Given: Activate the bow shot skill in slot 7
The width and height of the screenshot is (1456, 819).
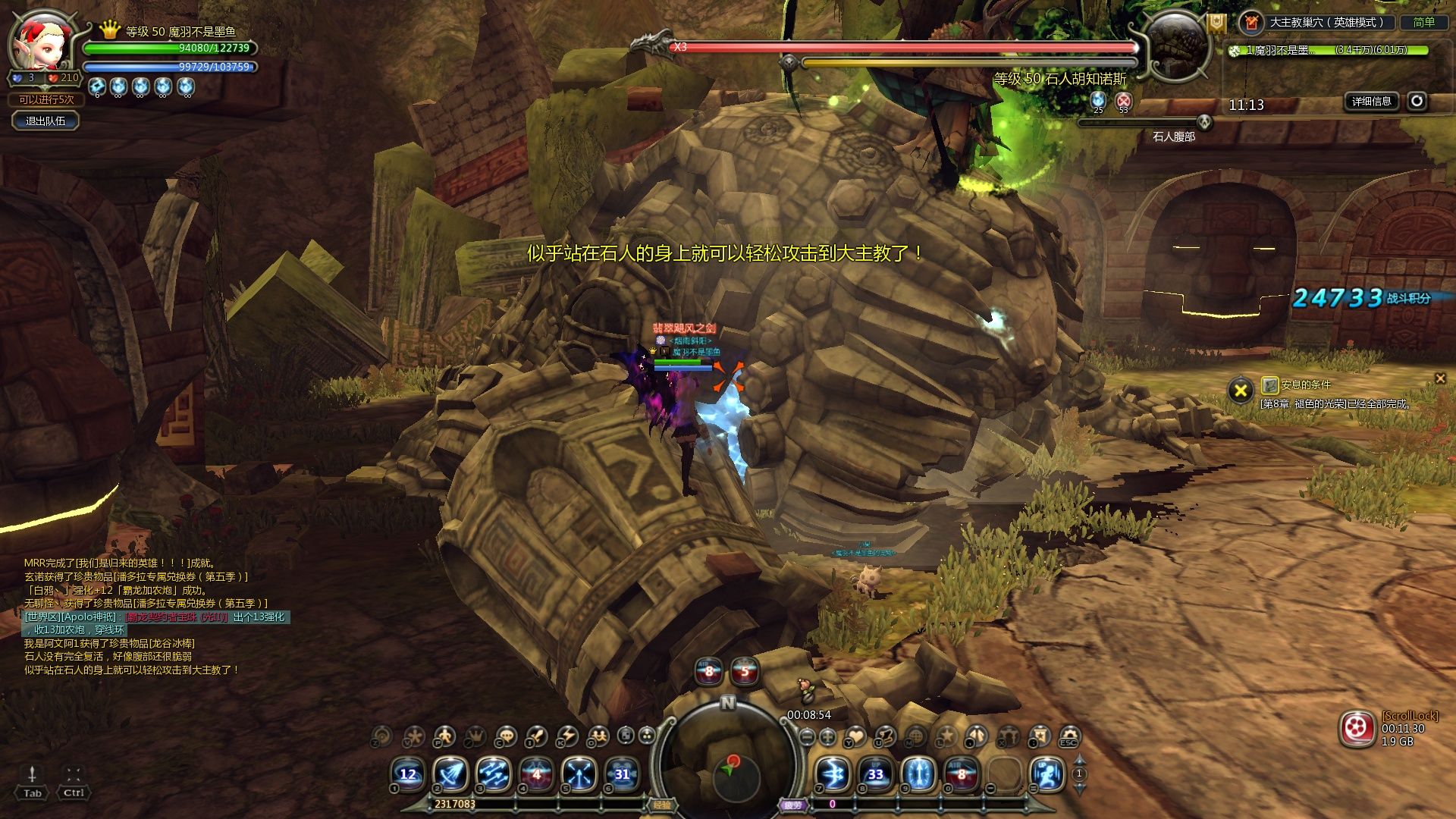Looking at the screenshot, I should click(832, 774).
